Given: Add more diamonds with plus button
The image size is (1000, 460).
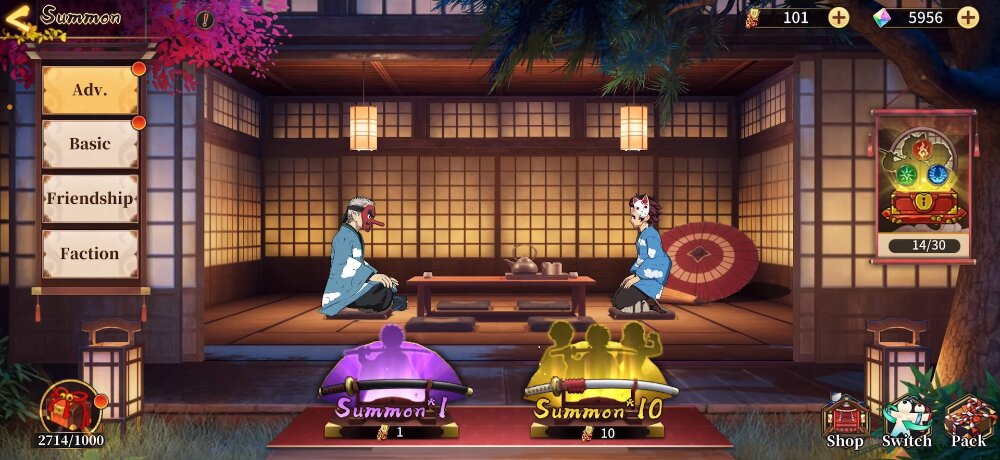Looking at the screenshot, I should 968,17.
